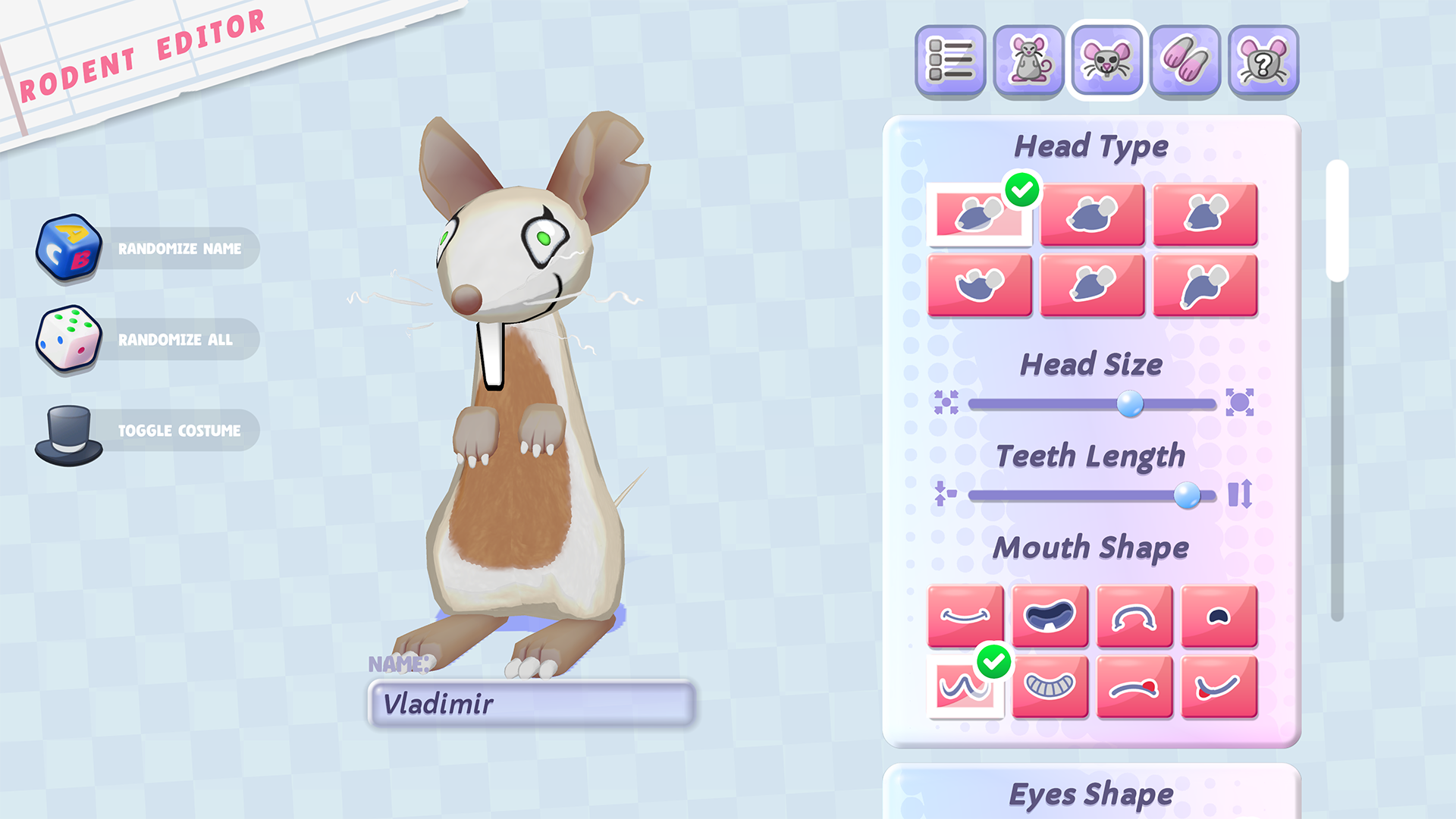
Task: Open the rodent feet tab
Action: (1185, 61)
